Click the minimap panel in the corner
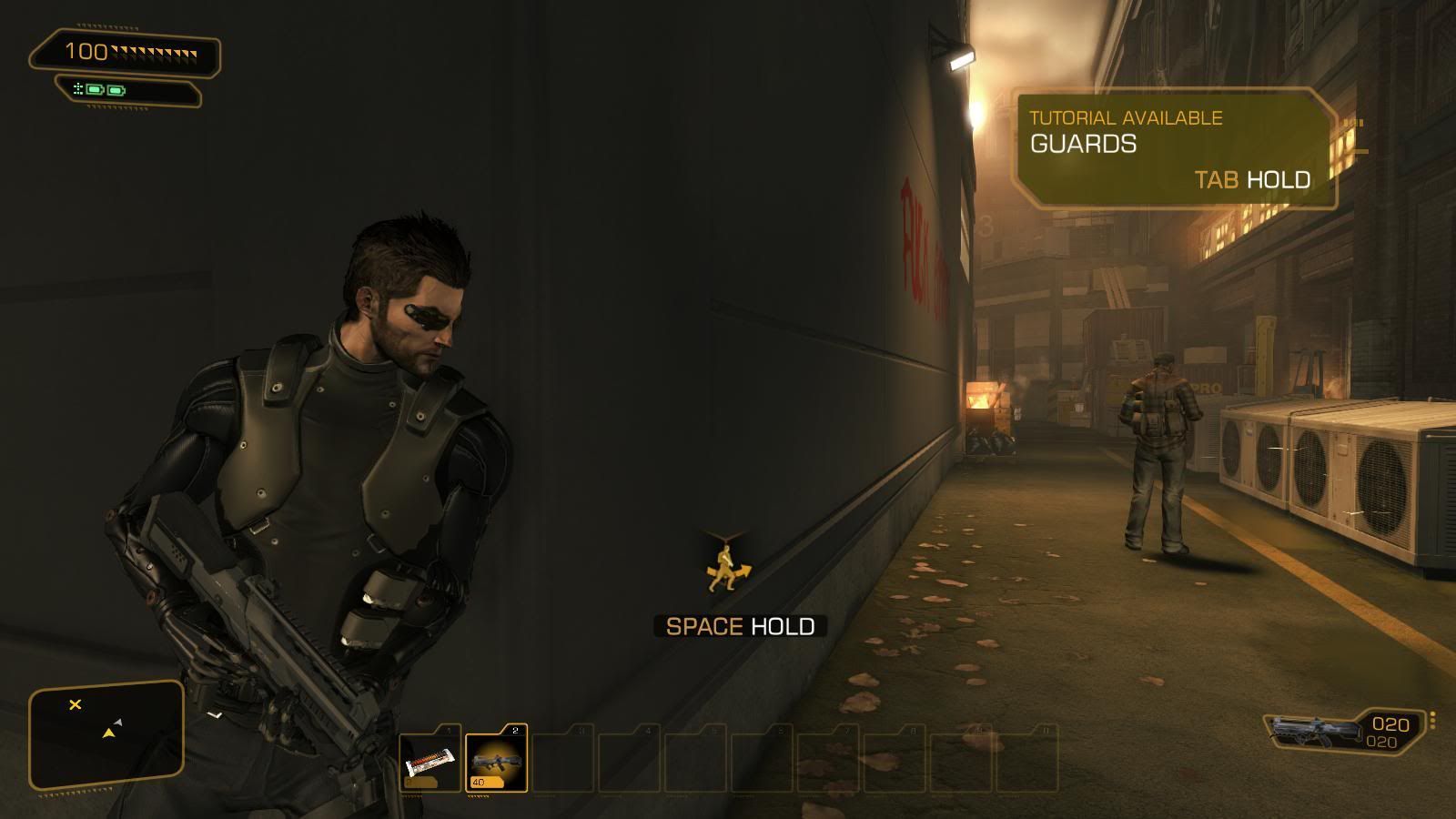The height and width of the screenshot is (819, 1456). [105, 733]
